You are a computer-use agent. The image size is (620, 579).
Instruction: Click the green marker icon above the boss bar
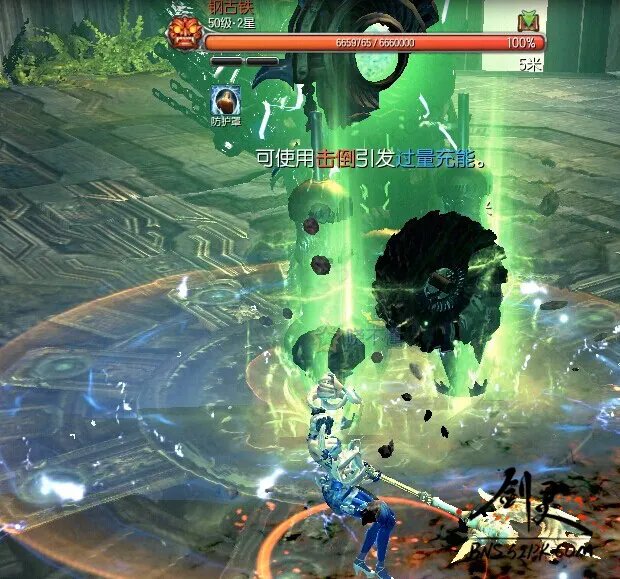click(528, 21)
